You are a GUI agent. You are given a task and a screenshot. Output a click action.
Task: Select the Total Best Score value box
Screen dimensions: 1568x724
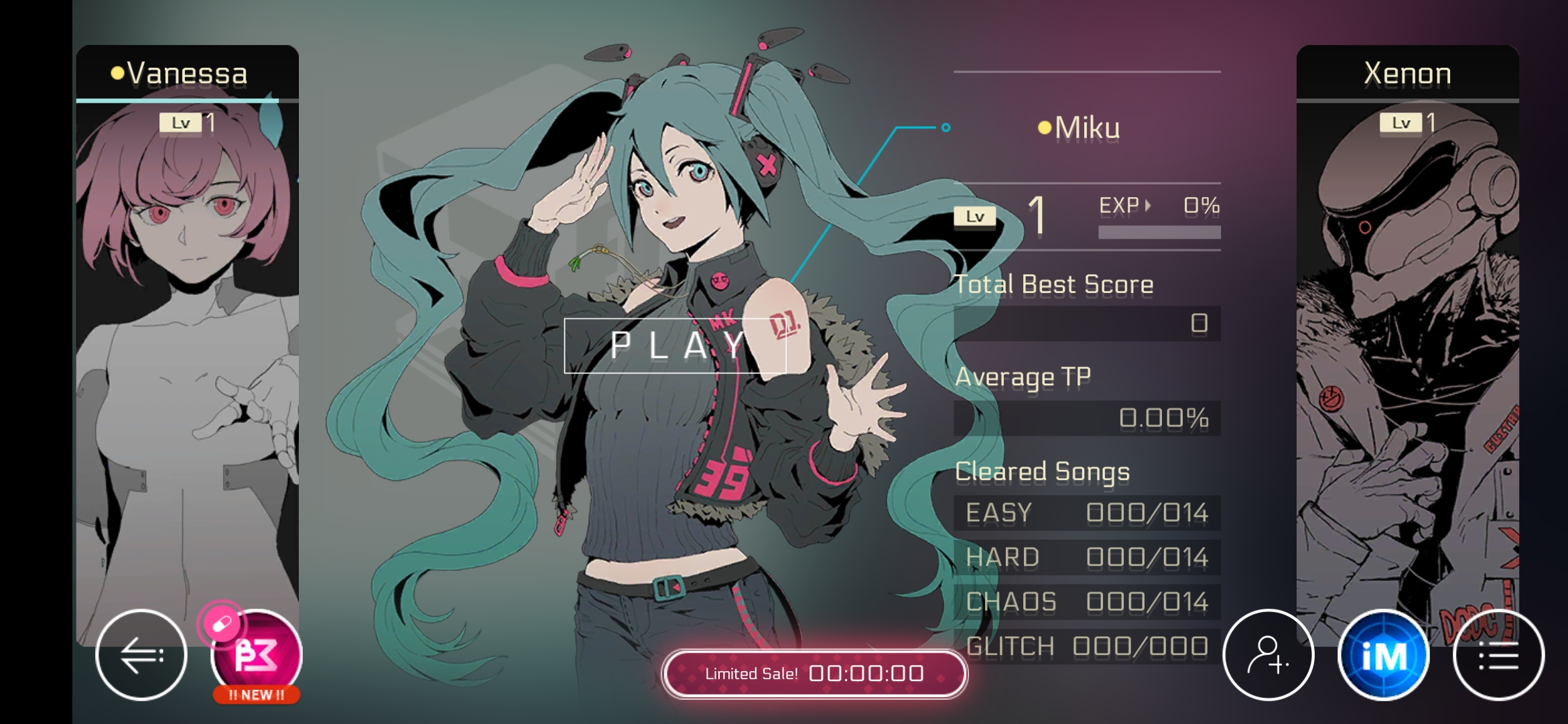tap(1087, 324)
